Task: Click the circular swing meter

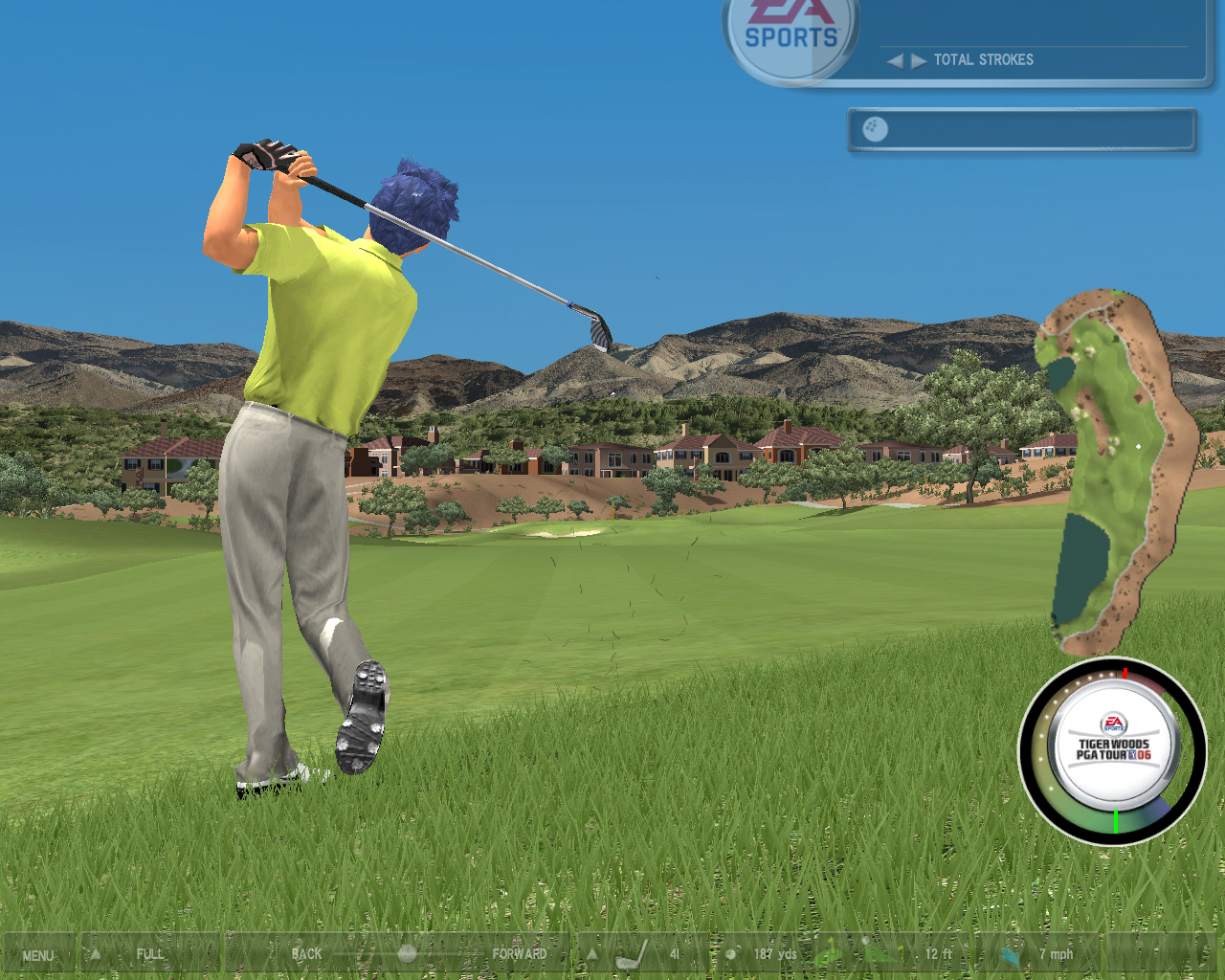Action: point(1112,751)
